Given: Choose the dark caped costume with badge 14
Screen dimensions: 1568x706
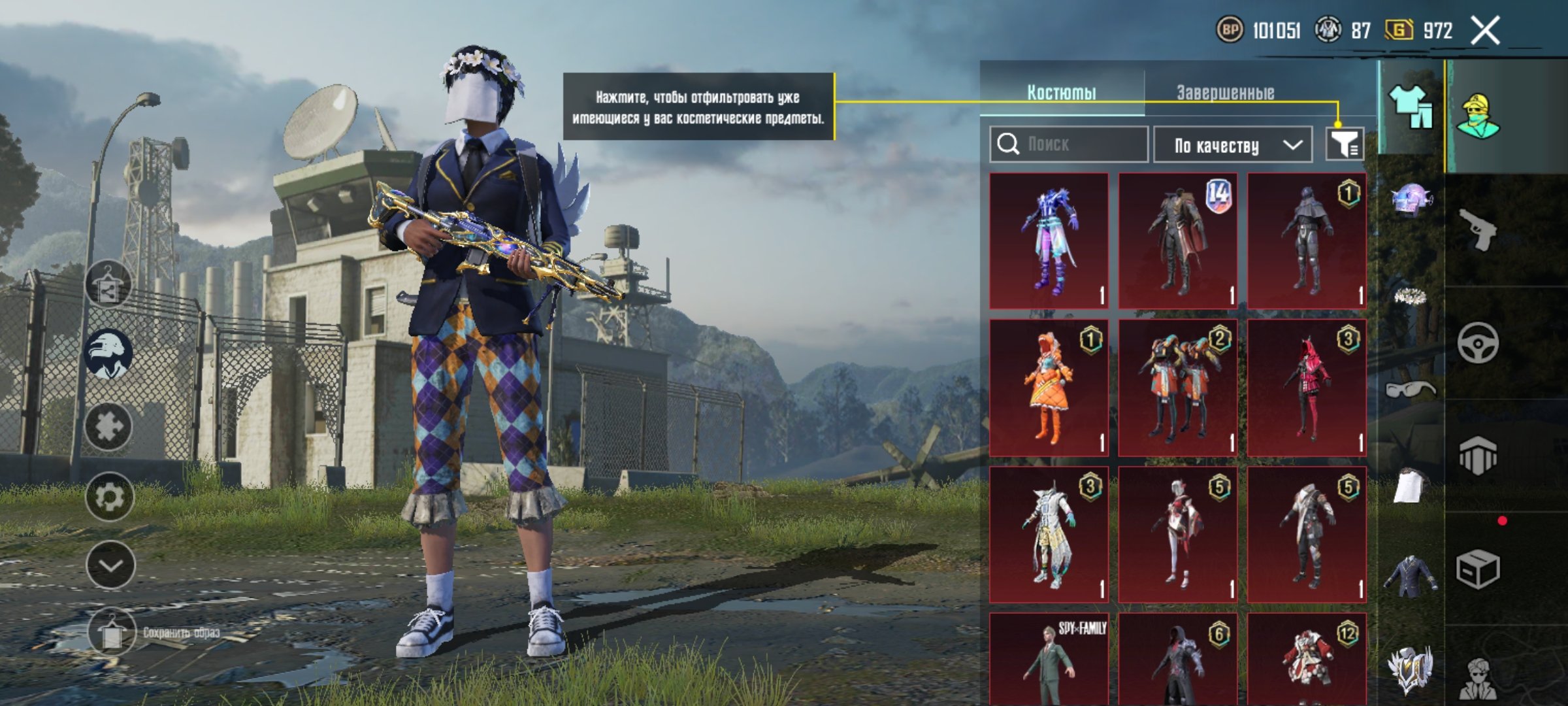Looking at the screenshot, I should [x=1177, y=241].
